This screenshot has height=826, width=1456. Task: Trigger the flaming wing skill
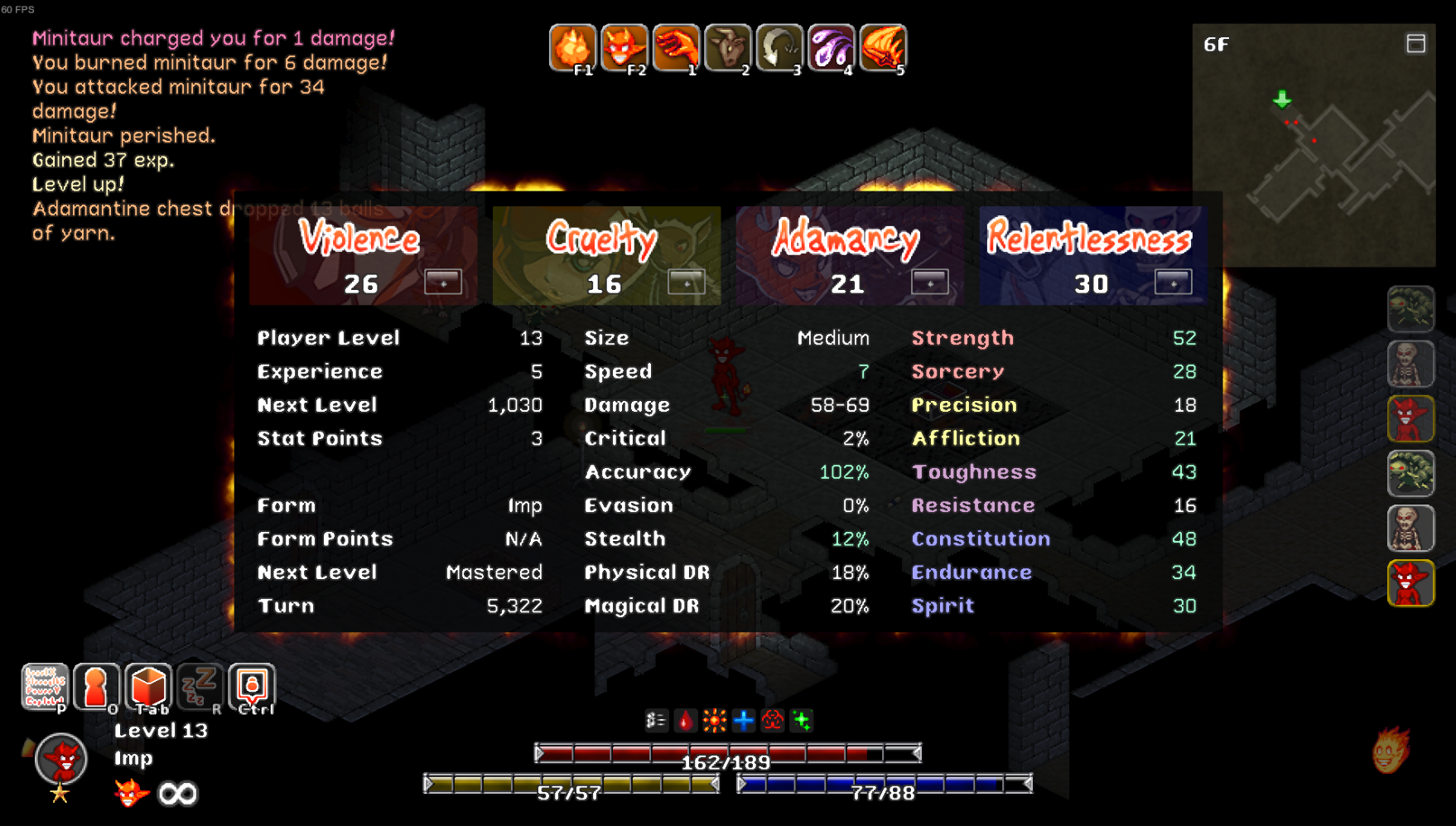[883, 48]
